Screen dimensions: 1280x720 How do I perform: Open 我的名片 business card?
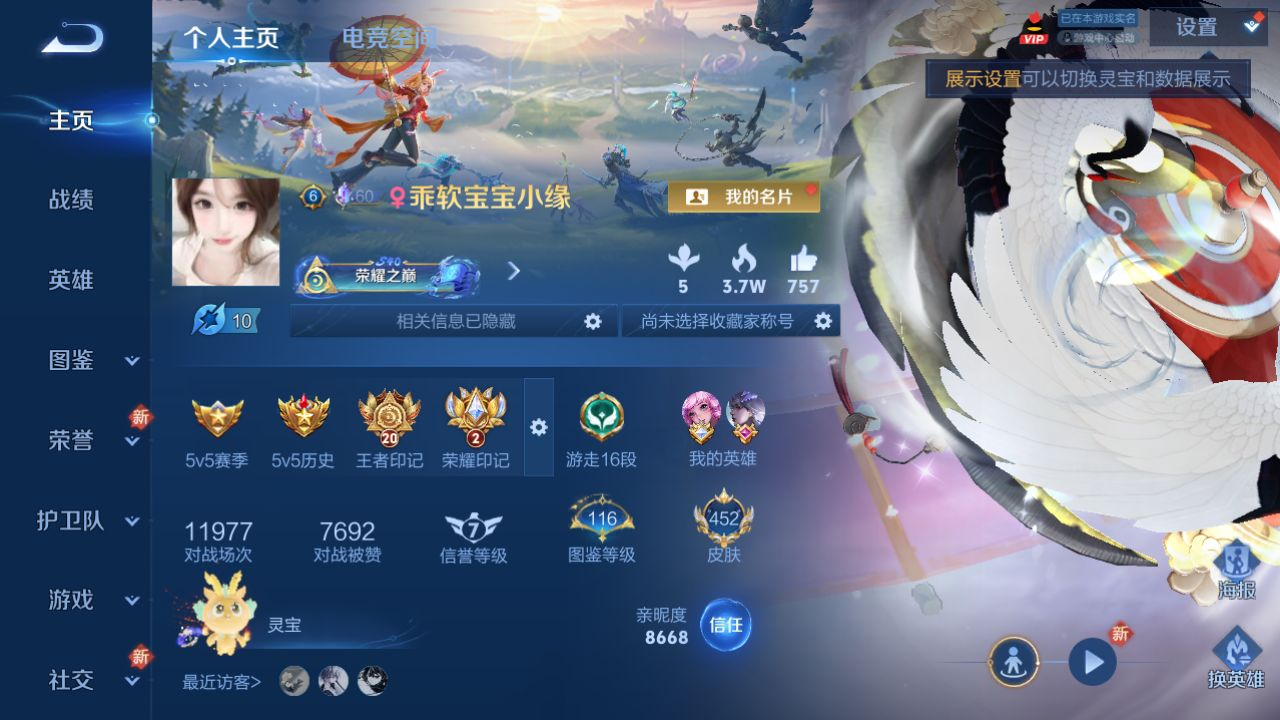[743, 197]
